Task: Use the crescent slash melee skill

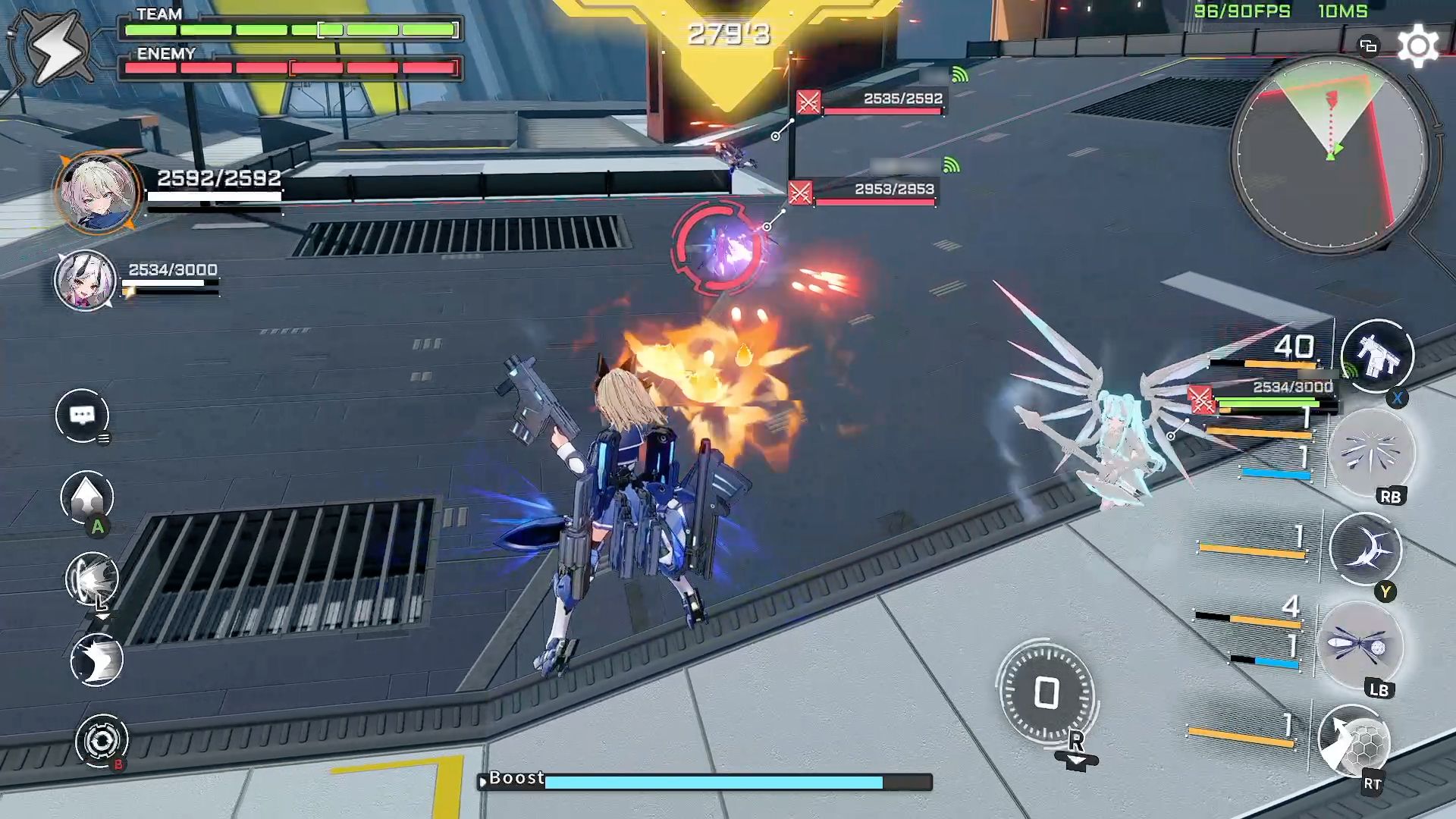Action: (1365, 549)
